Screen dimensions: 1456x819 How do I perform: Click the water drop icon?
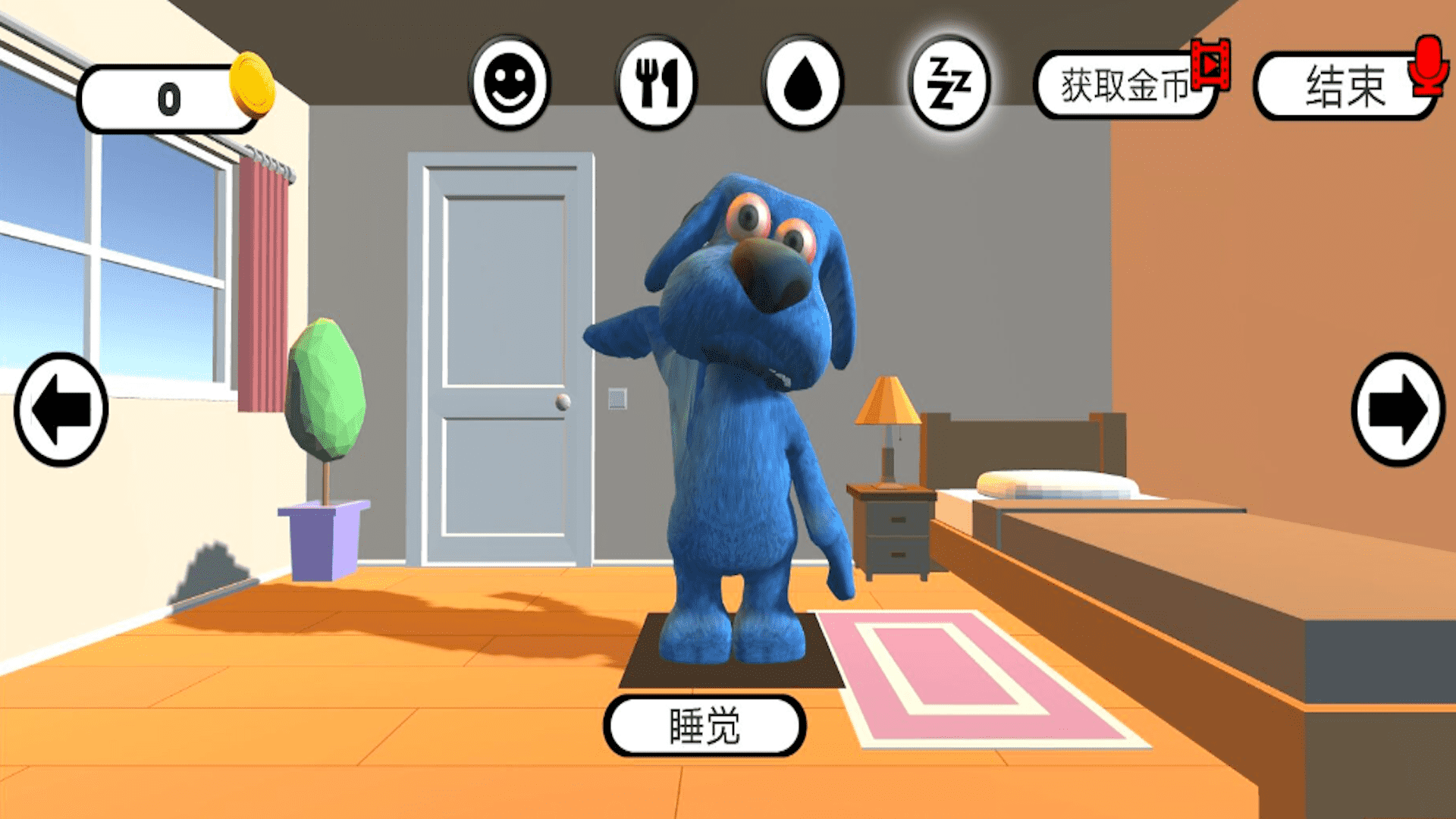coord(802,83)
